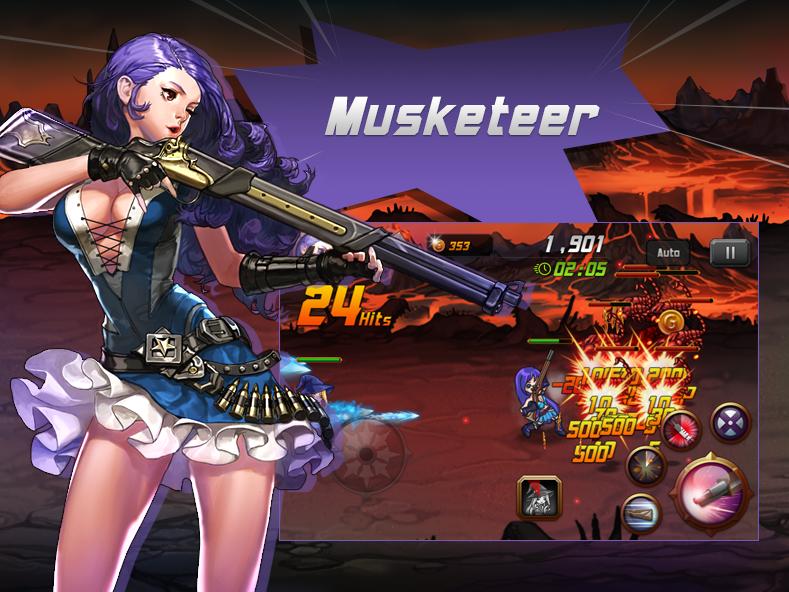Toggle the Auto battle button
789x592 pixels.
[667, 253]
